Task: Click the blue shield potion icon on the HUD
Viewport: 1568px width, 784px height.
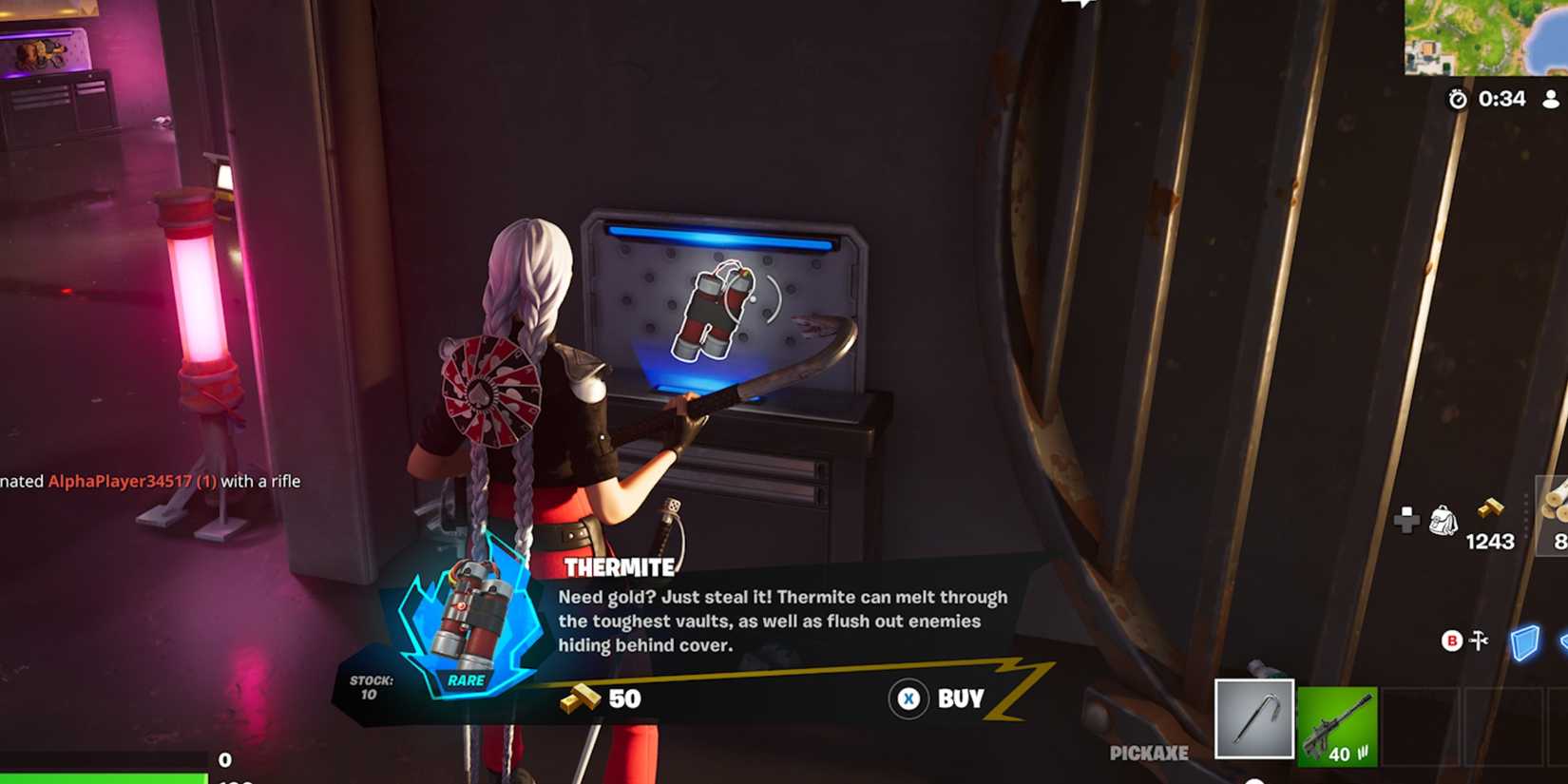Action: point(1525,641)
